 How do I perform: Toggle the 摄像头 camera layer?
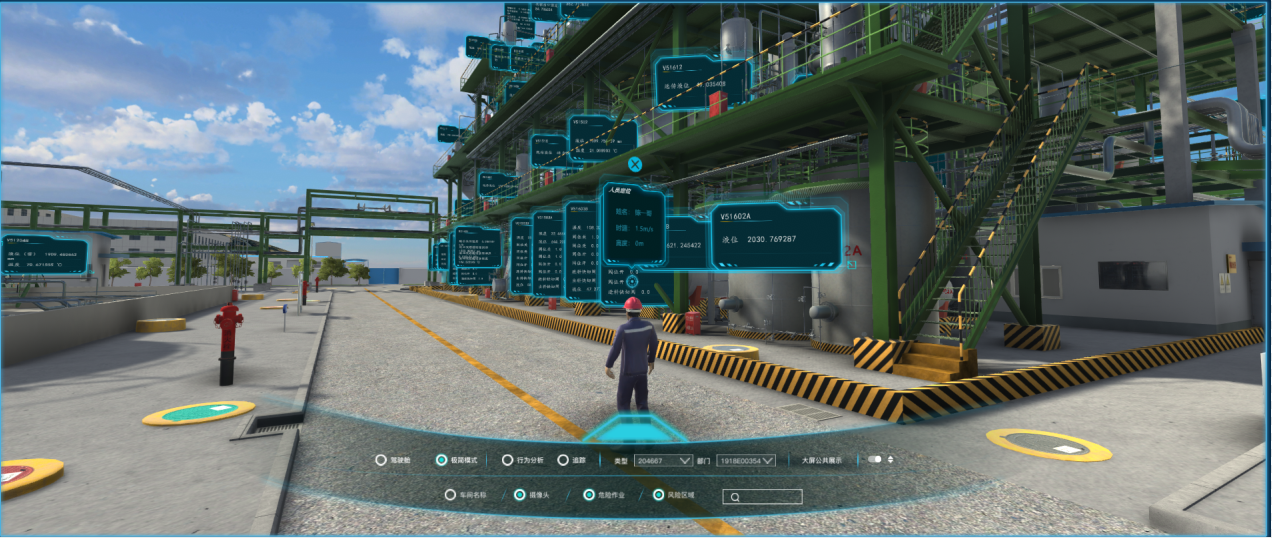point(519,495)
